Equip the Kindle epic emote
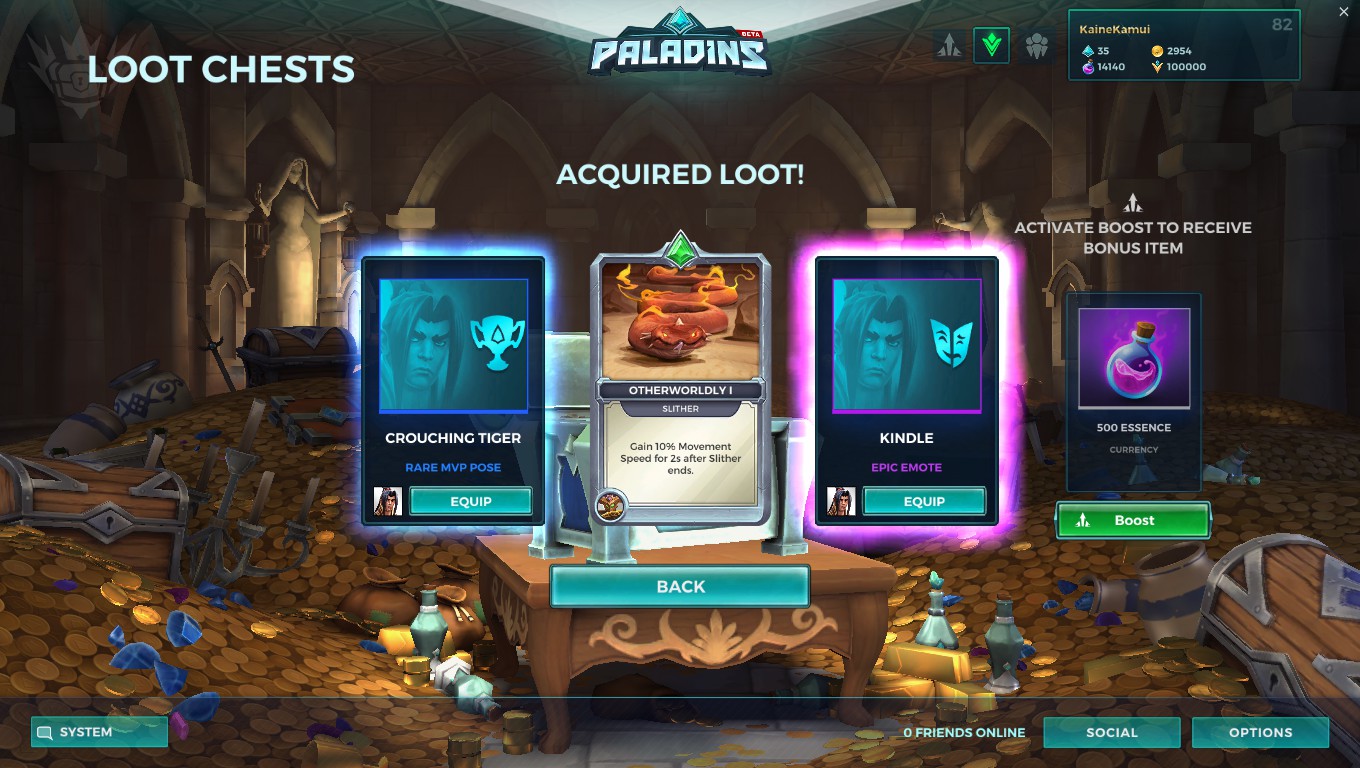1360x768 pixels. 924,501
